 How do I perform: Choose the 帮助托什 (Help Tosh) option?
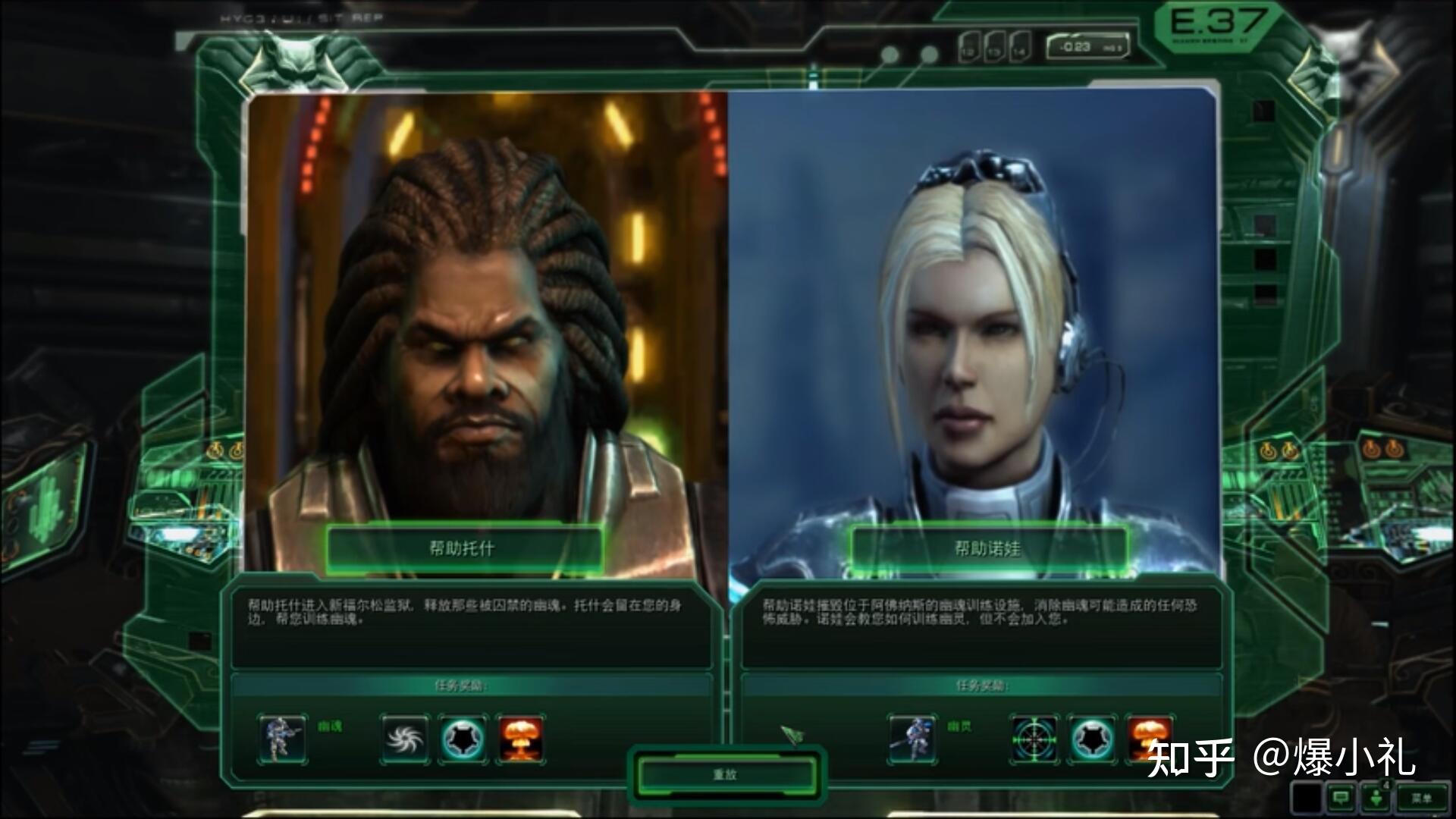[463, 548]
